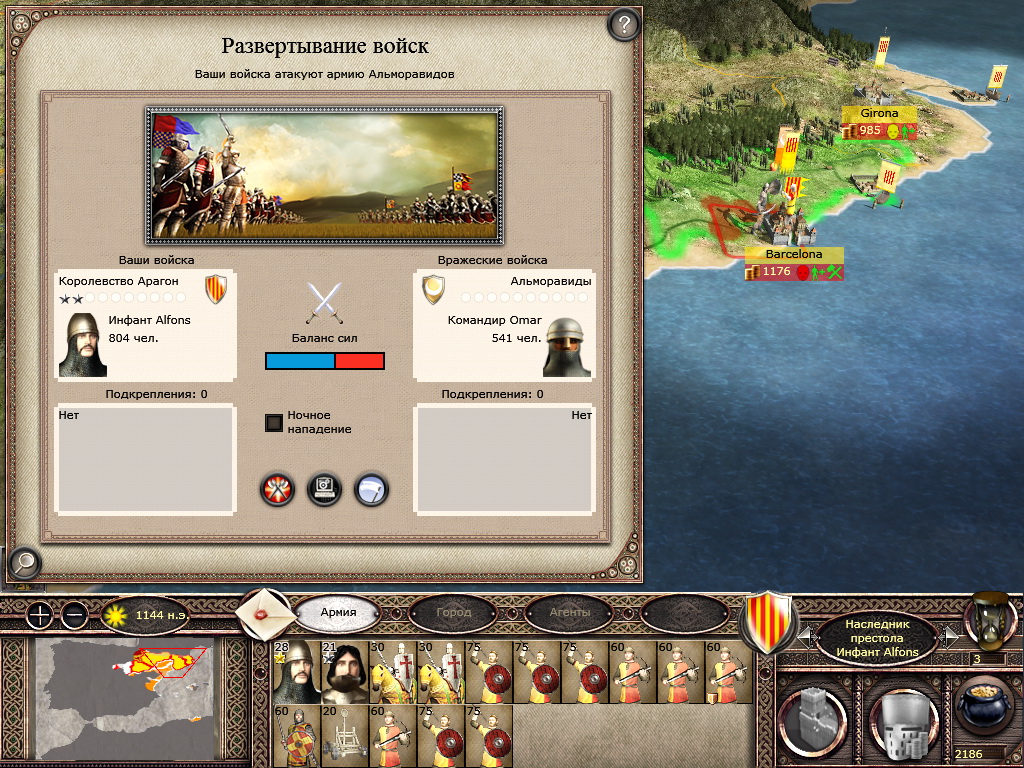Withdraw from battle using white flag button
The image size is (1024, 768).
pyautogui.click(x=372, y=489)
